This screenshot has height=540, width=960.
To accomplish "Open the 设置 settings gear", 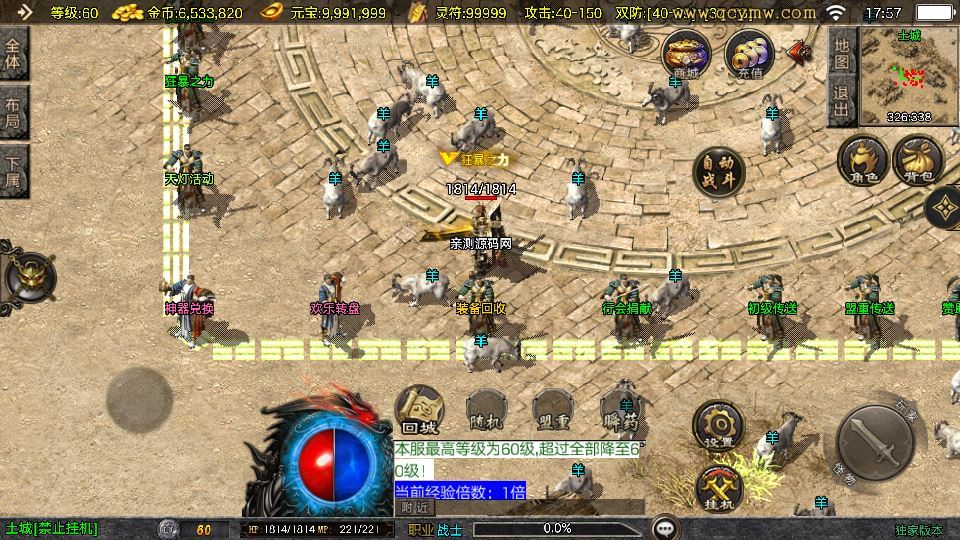I will [x=718, y=426].
